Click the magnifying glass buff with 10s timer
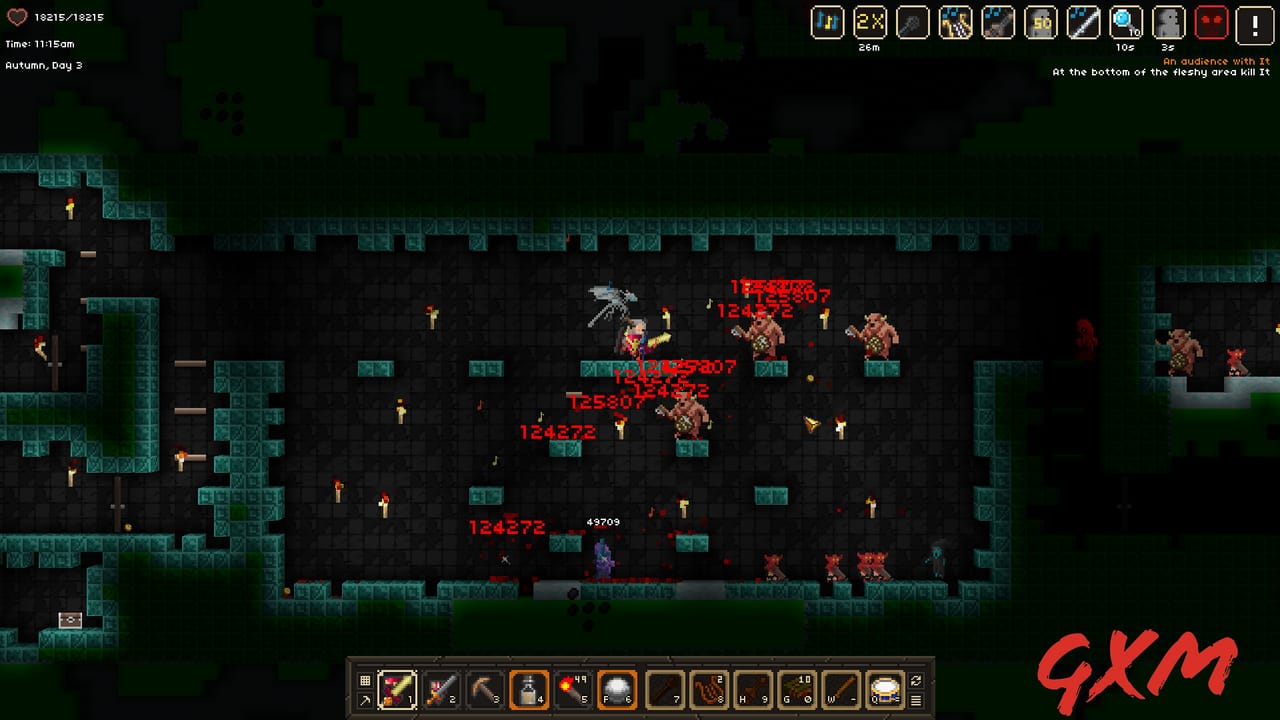 [1124, 23]
